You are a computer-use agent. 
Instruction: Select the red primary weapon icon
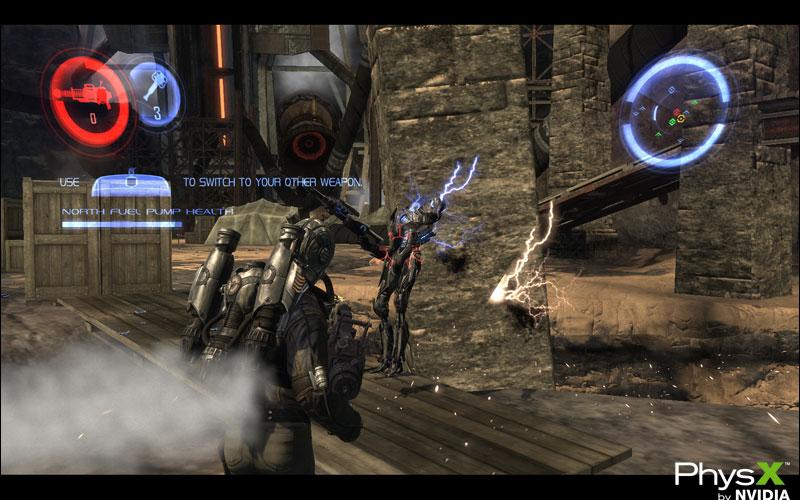[87, 99]
